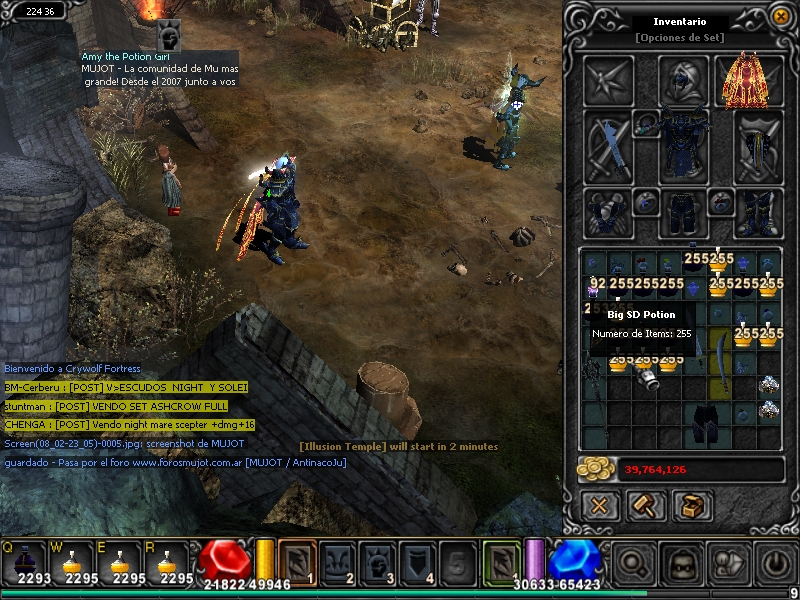Close the Inventario window with the orange X

[x=780, y=17]
